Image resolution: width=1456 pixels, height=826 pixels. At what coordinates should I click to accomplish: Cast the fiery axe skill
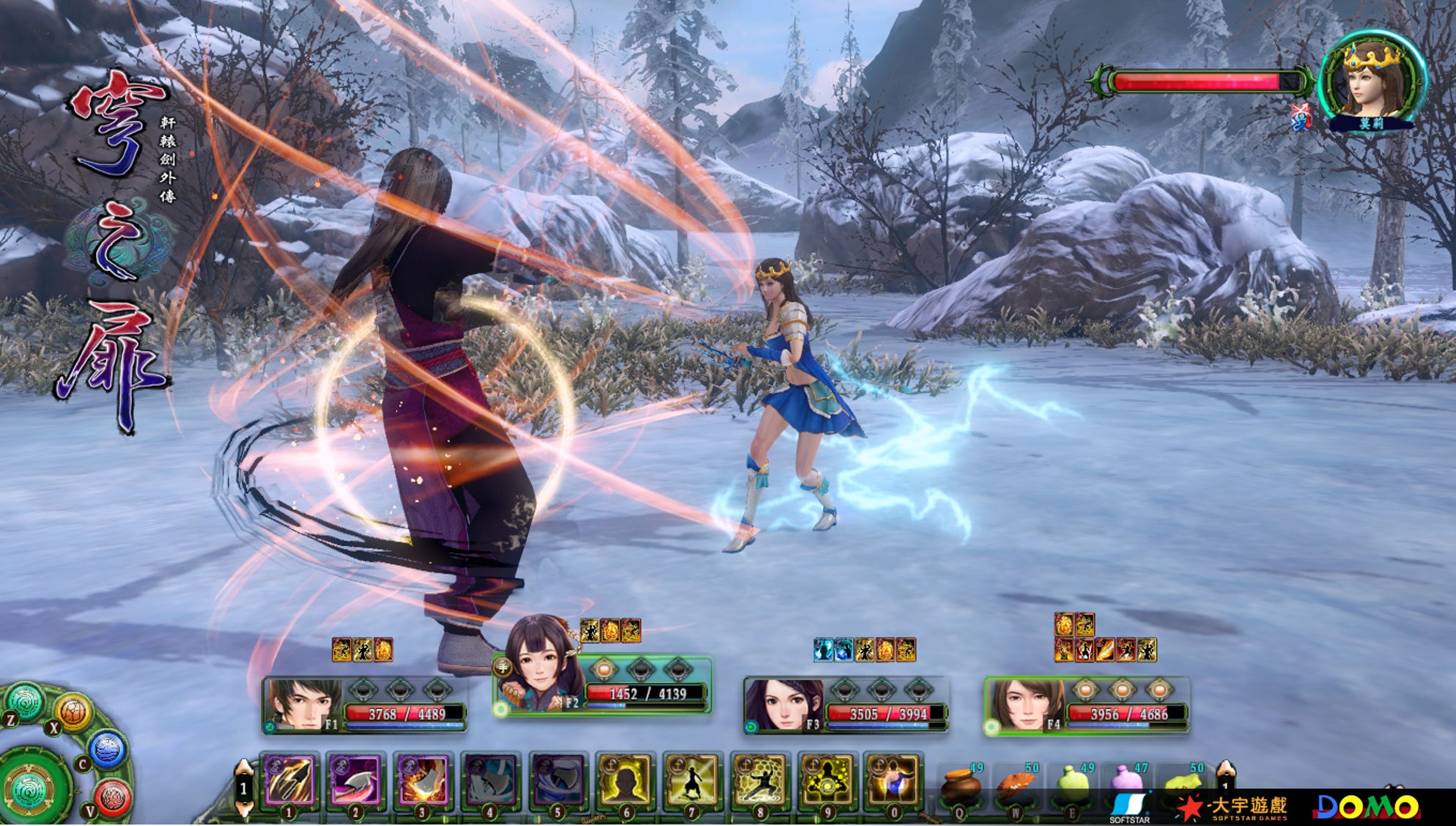(423, 780)
